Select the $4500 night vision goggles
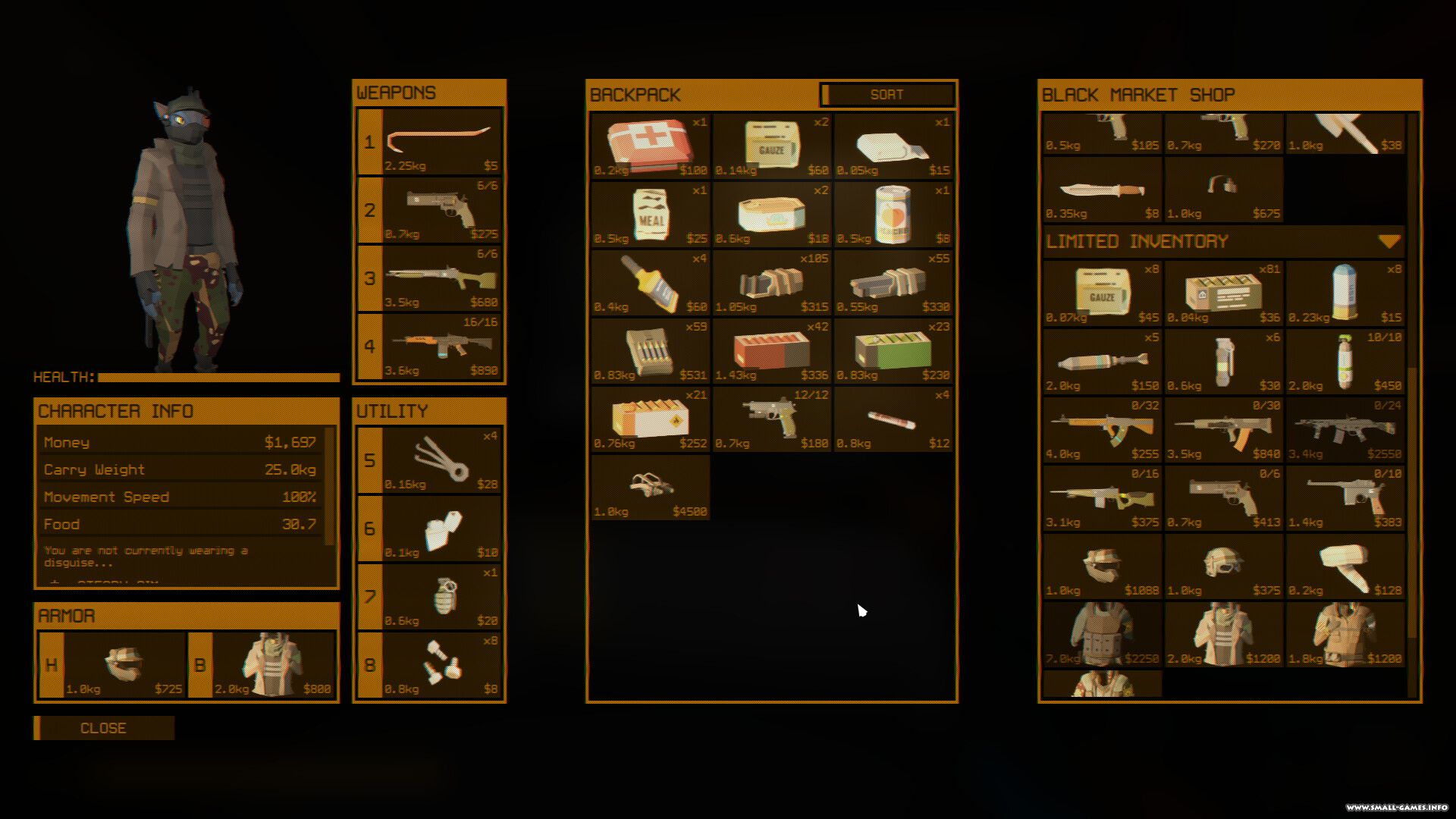1456x819 pixels. 650,487
